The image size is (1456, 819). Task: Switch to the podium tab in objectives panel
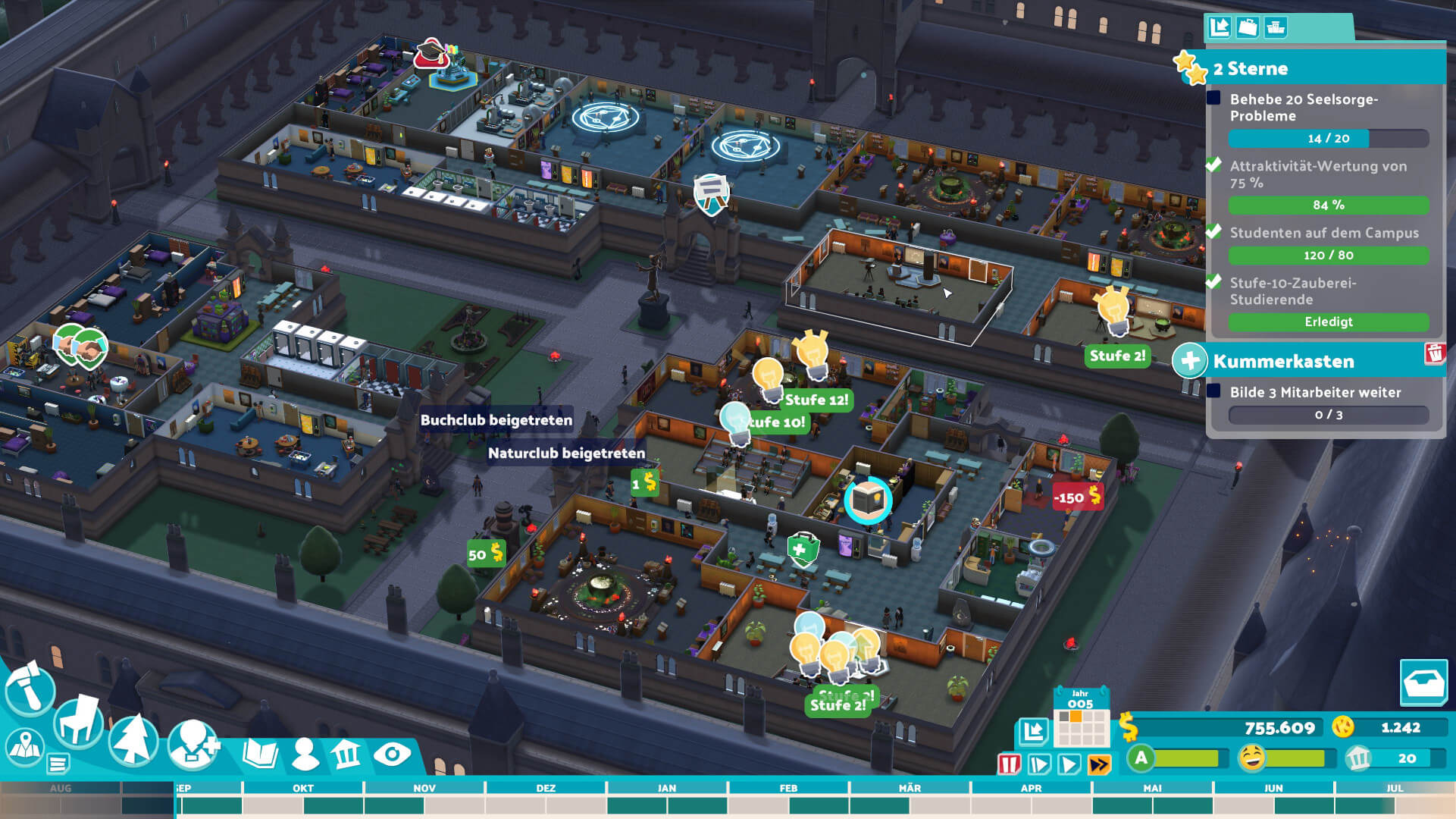tap(1276, 27)
